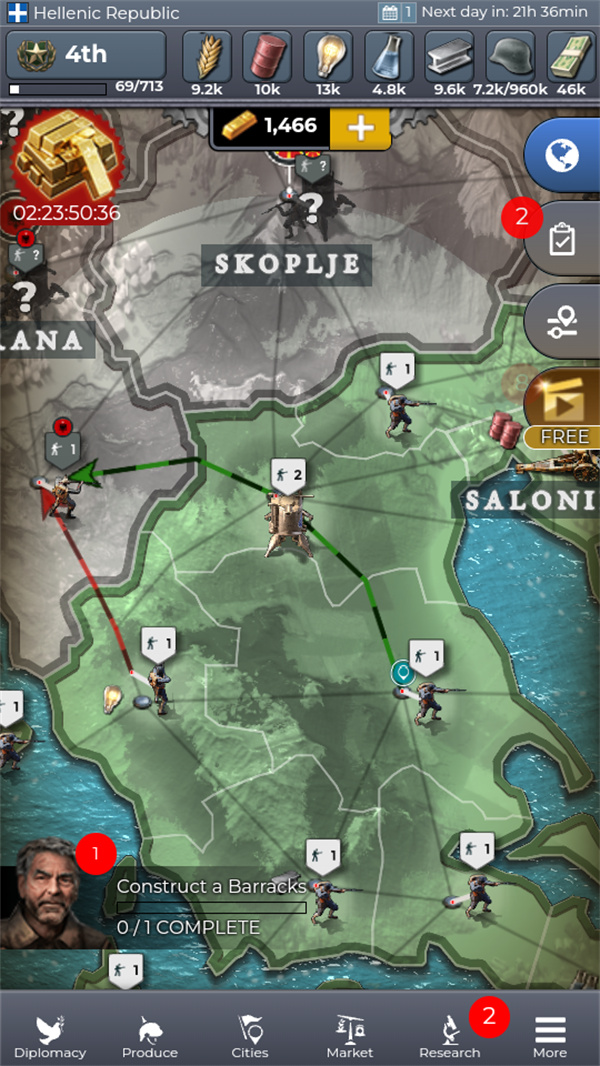Select the grain resource icon

click(x=207, y=62)
